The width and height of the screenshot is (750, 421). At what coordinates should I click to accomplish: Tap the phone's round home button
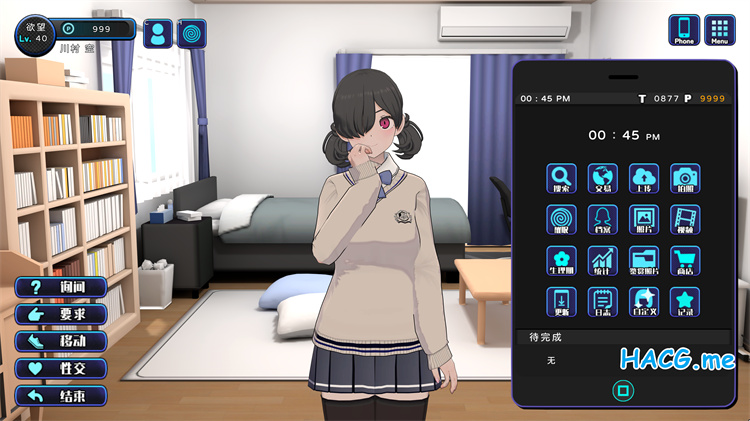622,388
